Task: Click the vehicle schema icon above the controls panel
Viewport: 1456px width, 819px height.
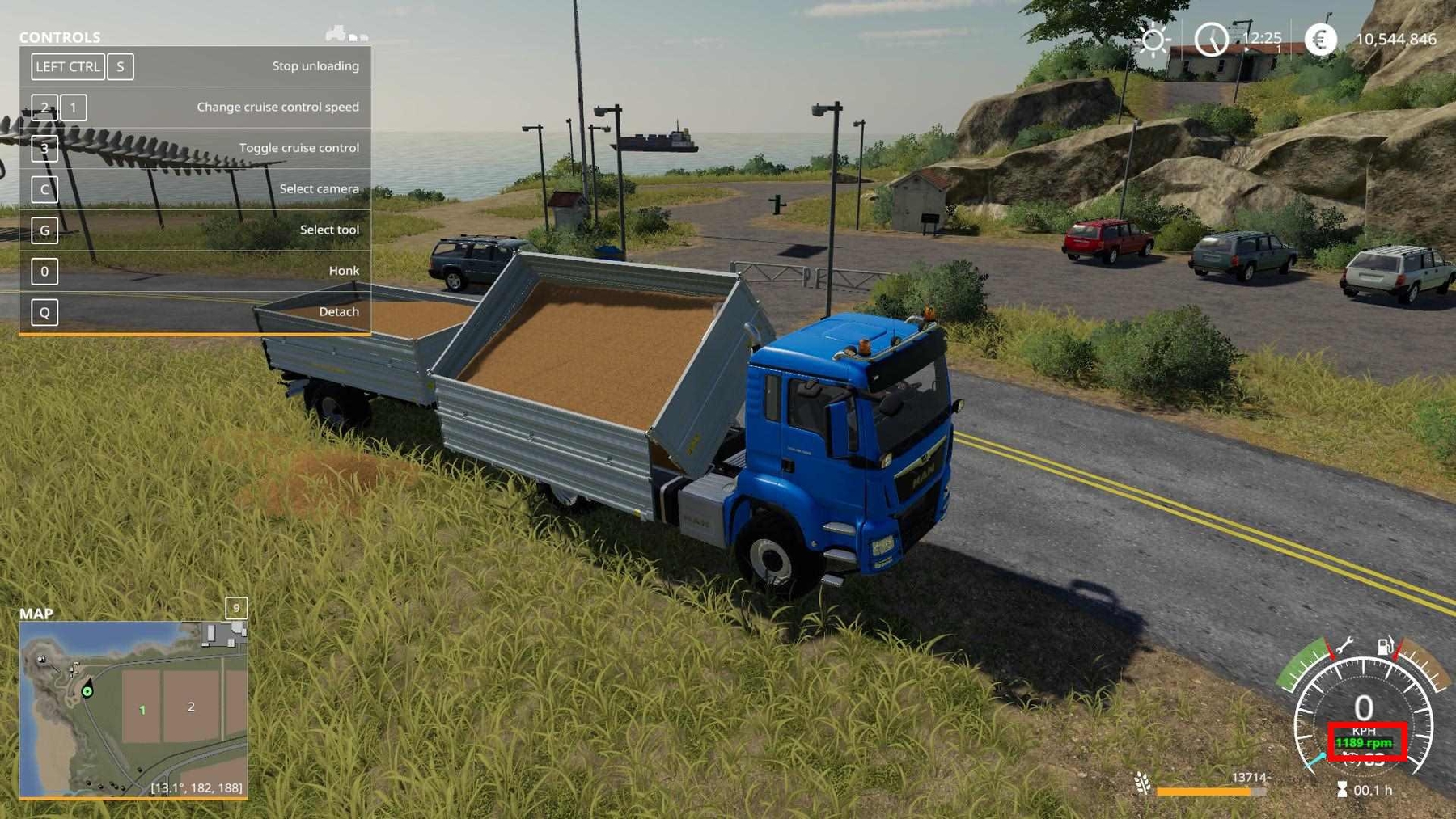Action: [346, 34]
